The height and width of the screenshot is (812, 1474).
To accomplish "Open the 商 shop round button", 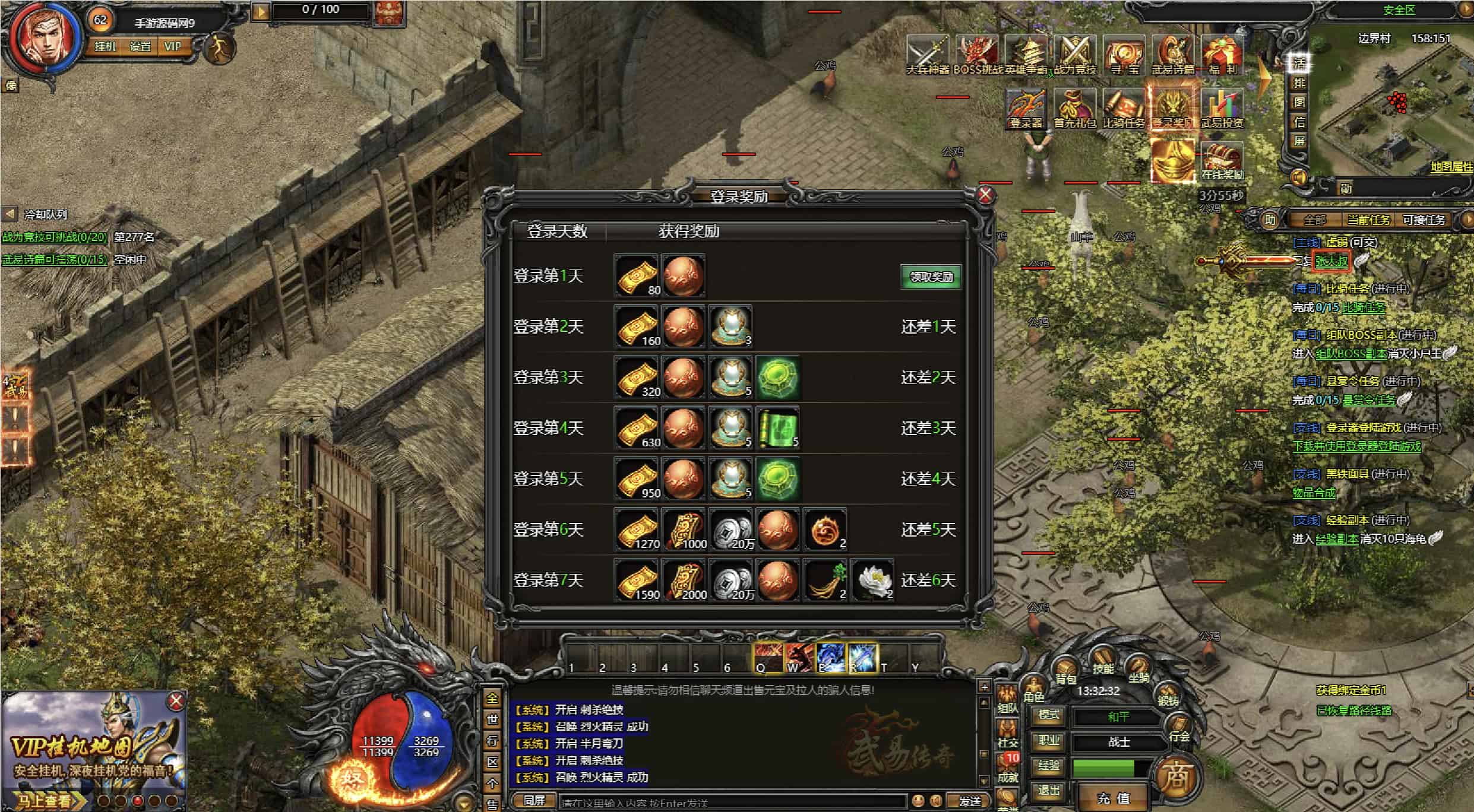I will [1175, 776].
